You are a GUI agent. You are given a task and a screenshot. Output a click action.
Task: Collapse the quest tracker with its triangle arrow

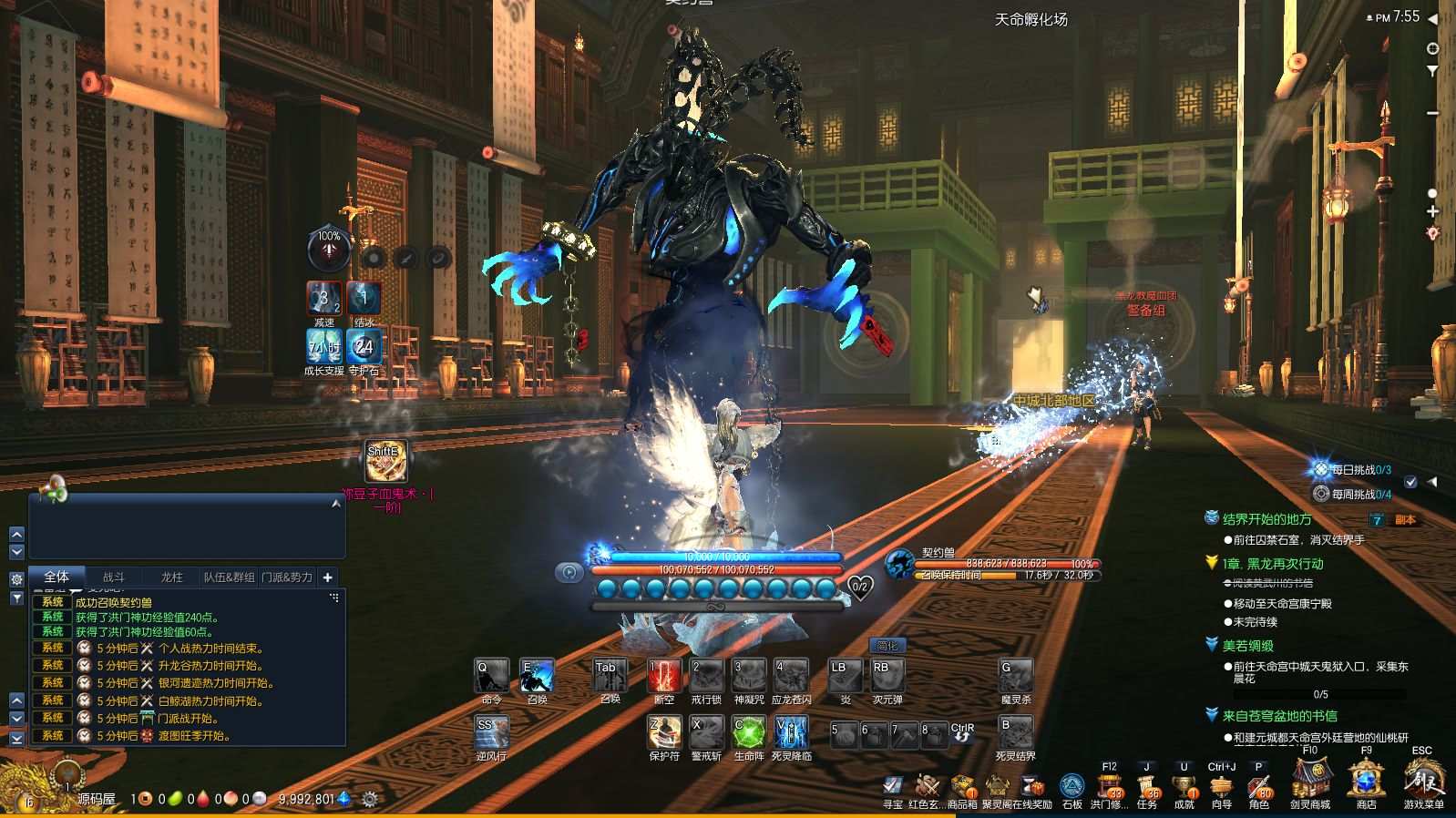[x=1432, y=483]
